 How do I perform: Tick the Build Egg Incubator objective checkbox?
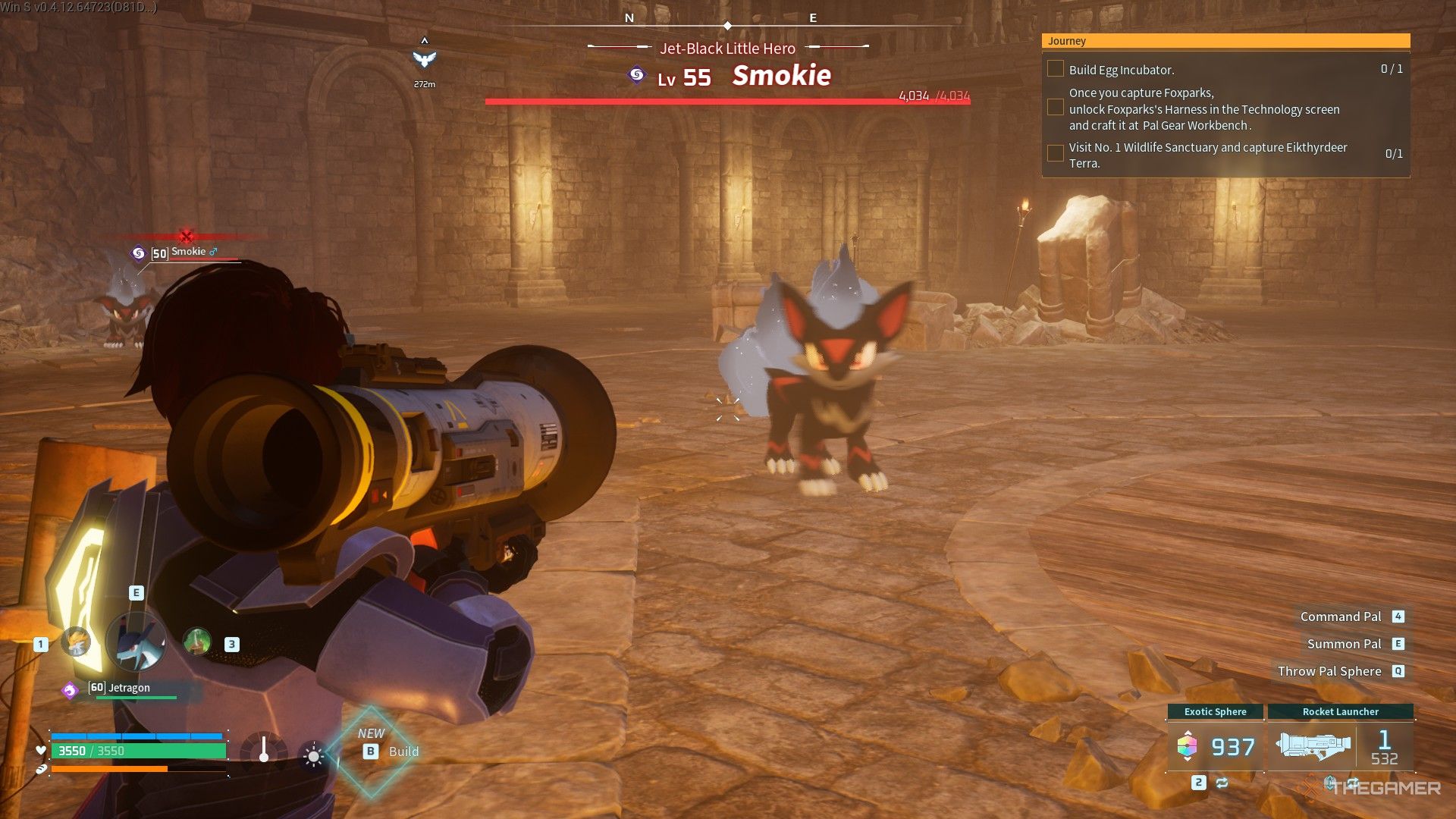(1055, 69)
